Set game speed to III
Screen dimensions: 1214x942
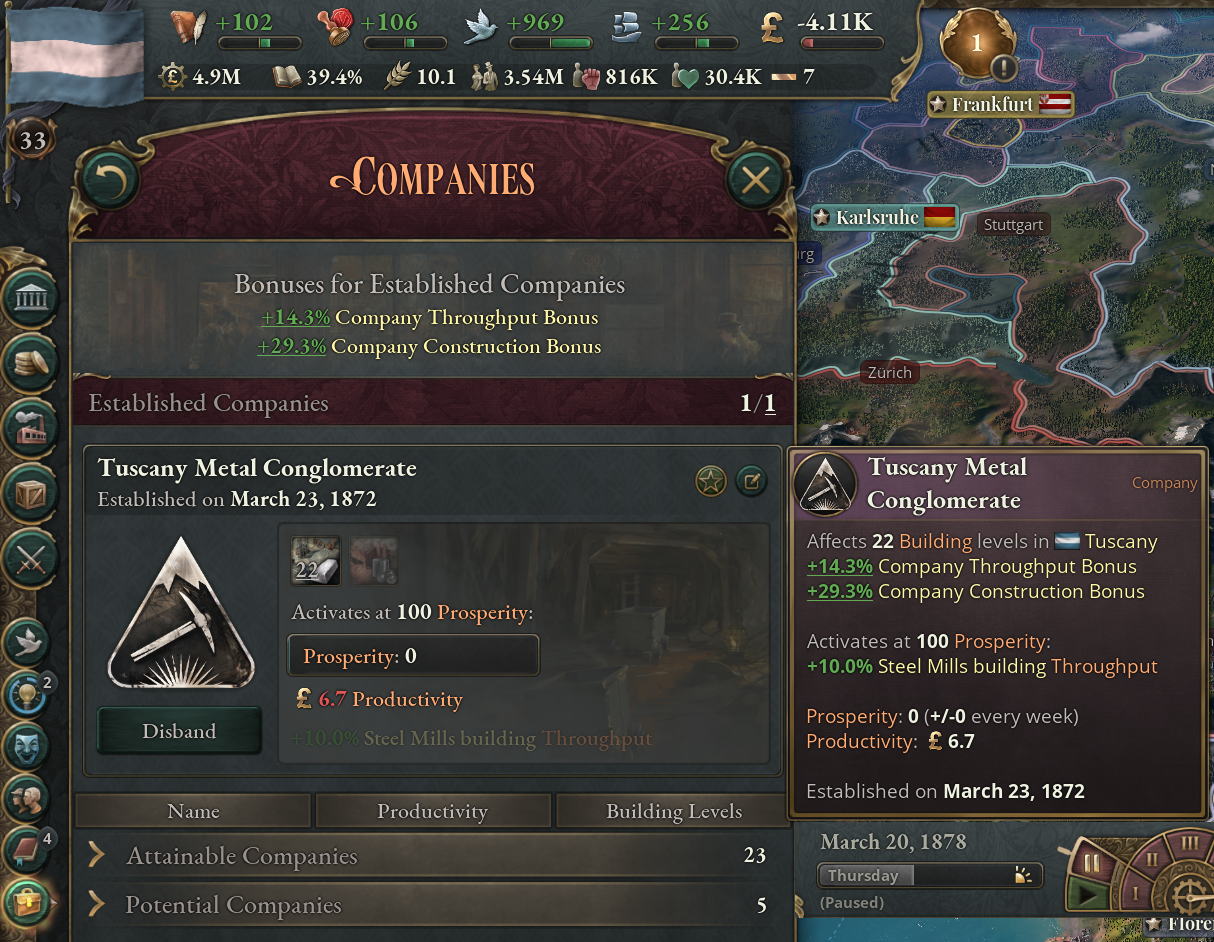1189,844
